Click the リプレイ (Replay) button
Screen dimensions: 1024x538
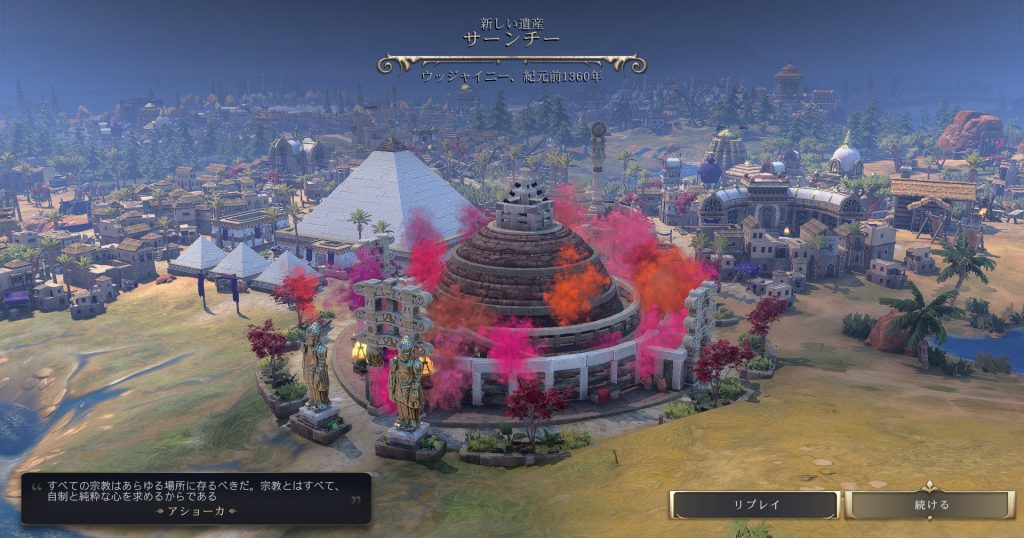pyautogui.click(x=754, y=505)
